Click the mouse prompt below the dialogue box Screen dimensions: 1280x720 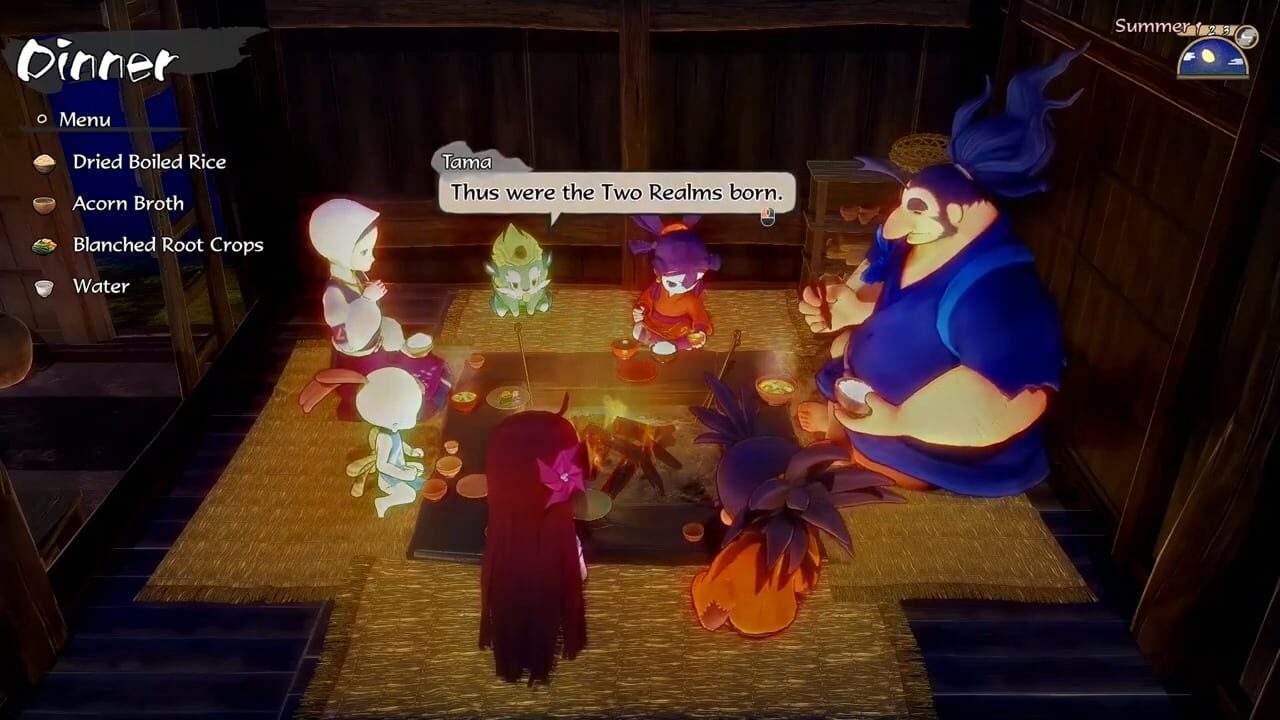766,216
